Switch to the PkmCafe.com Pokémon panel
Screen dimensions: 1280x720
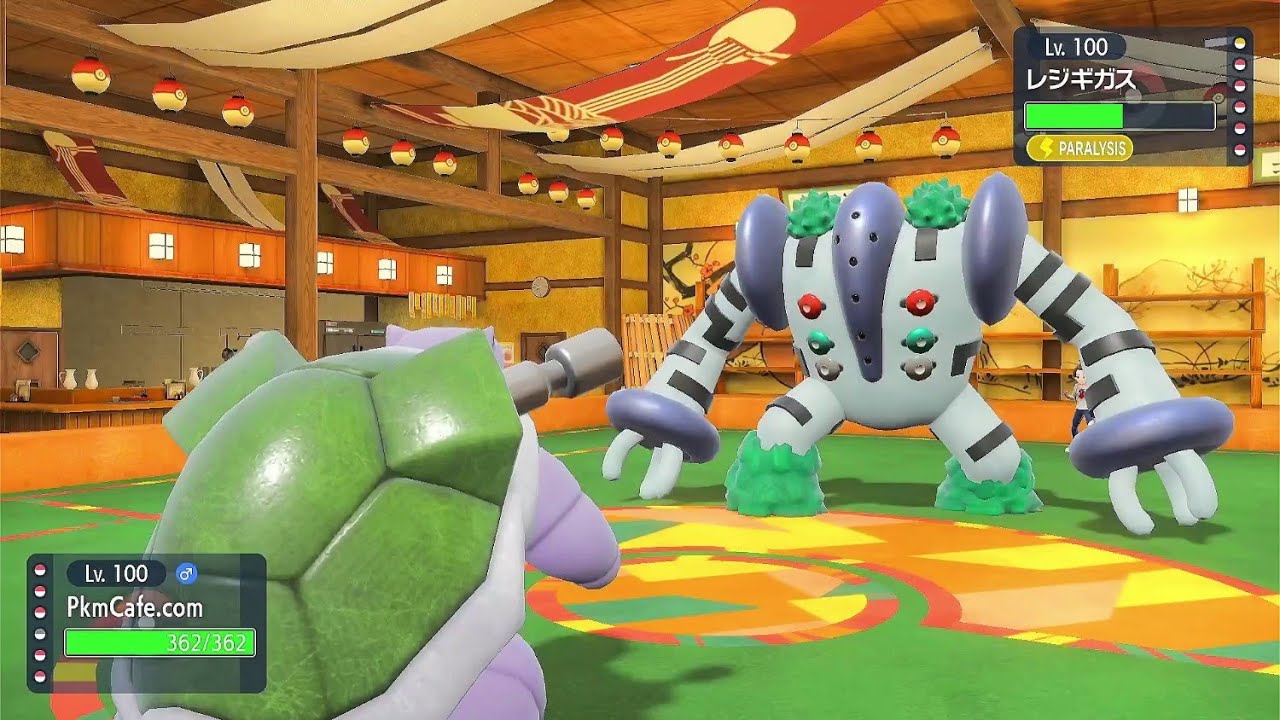(135, 606)
